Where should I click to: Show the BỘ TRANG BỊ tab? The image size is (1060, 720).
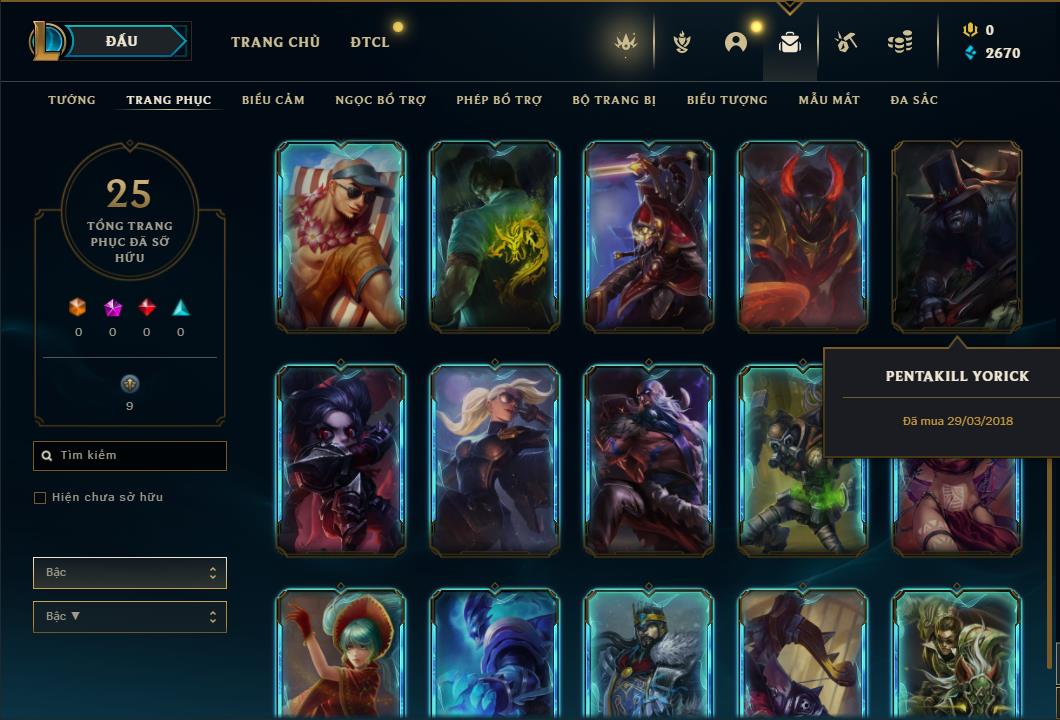[614, 100]
